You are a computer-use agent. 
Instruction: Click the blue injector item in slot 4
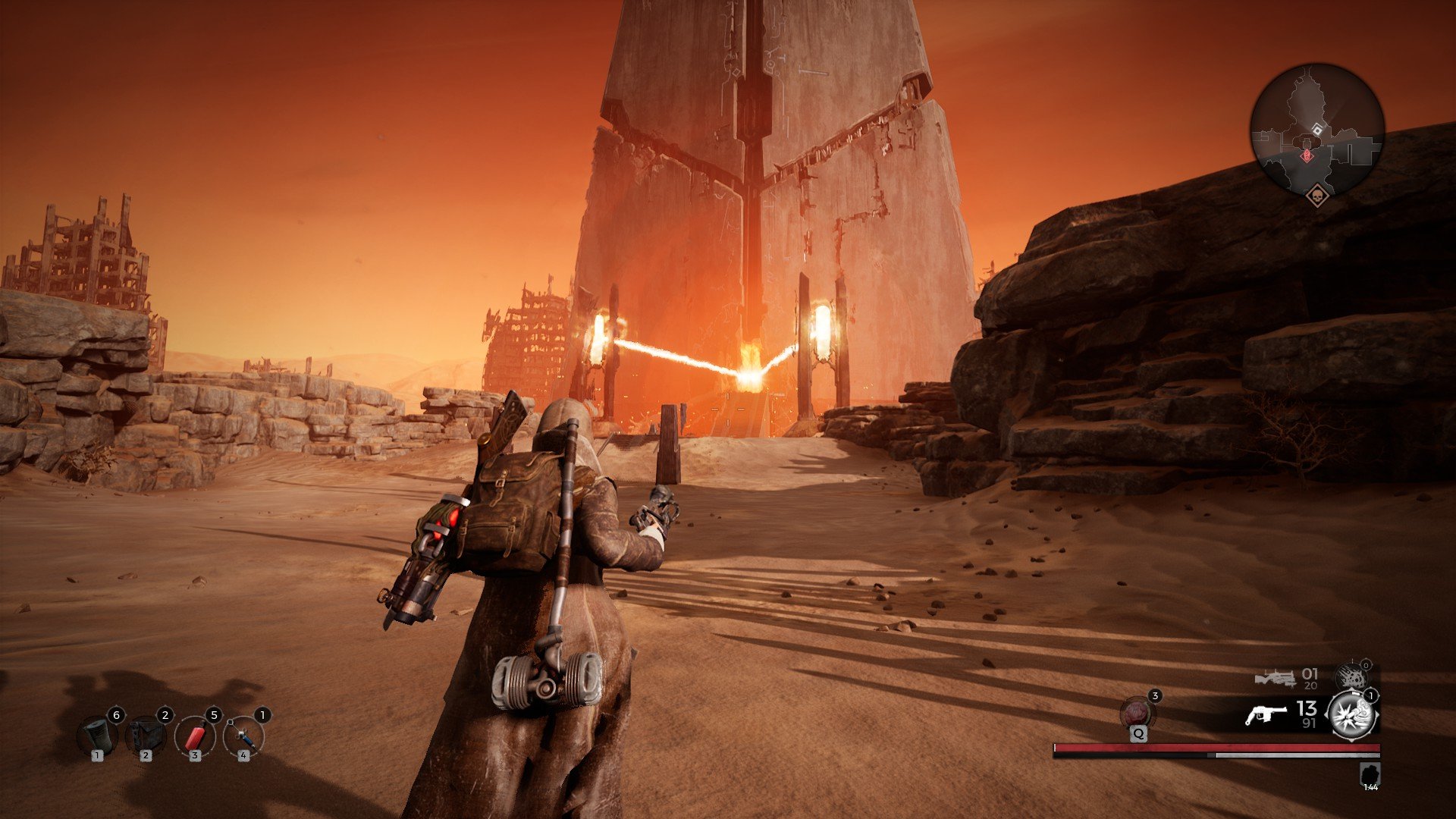coord(243,737)
